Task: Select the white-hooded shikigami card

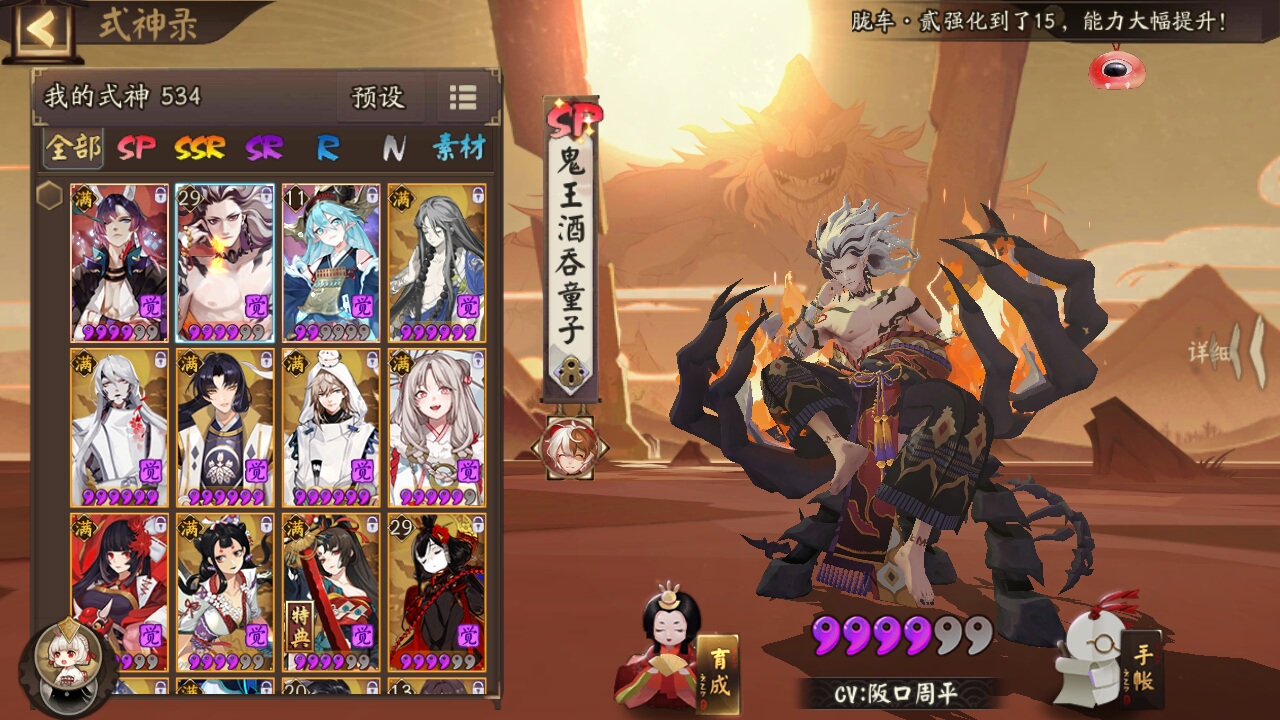Action: 331,427
